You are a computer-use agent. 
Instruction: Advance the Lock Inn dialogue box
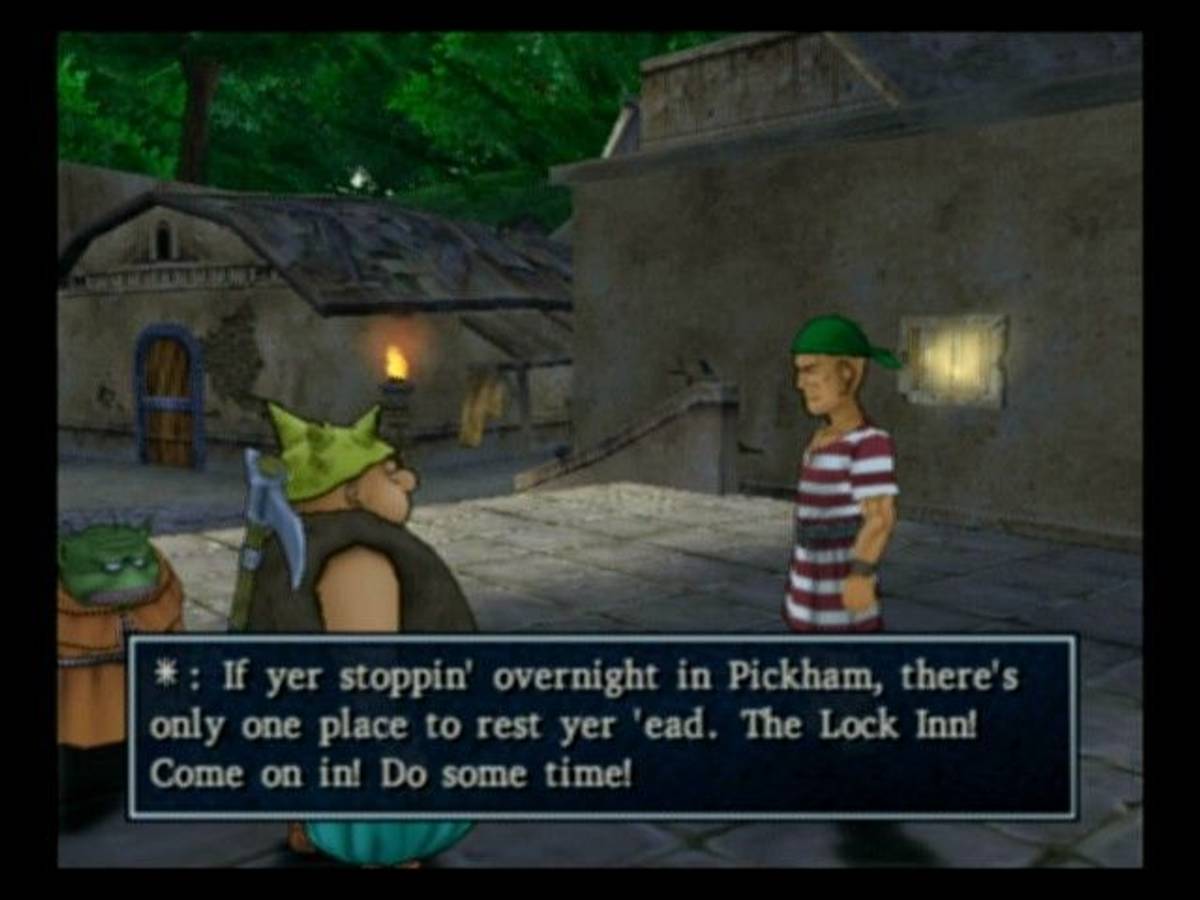(x=602, y=727)
